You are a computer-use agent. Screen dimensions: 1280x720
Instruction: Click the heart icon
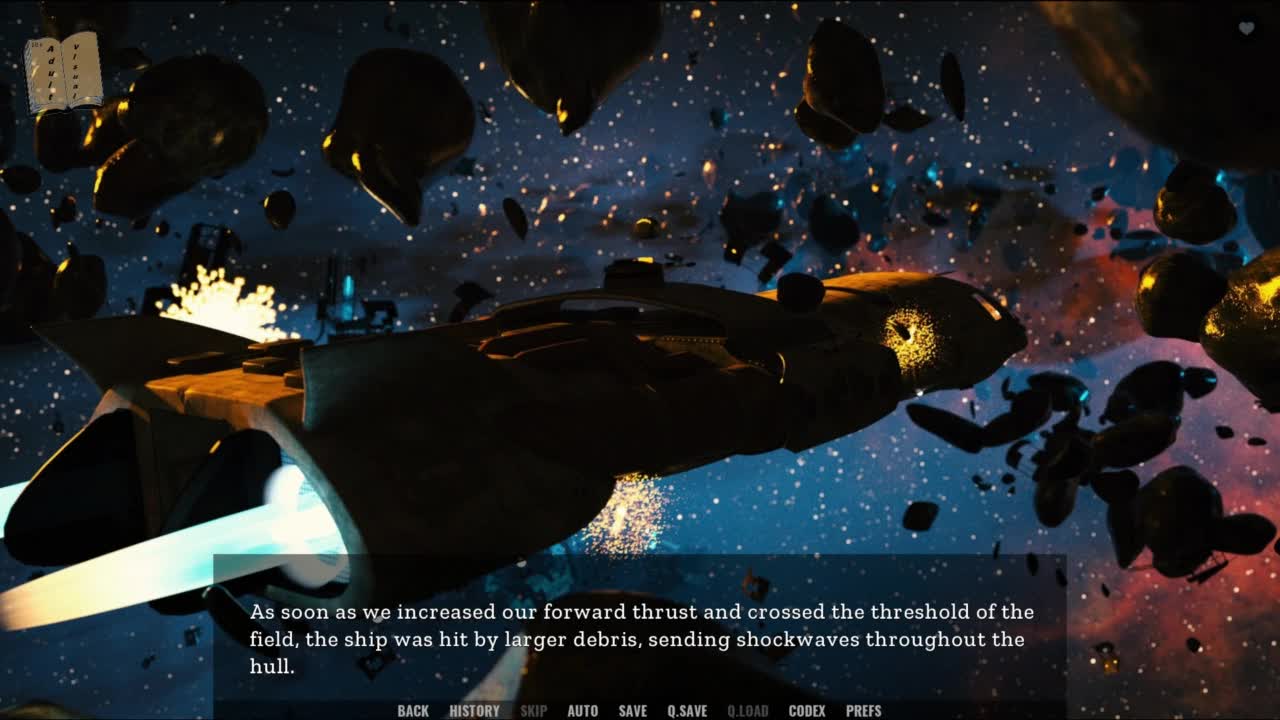(1246, 28)
